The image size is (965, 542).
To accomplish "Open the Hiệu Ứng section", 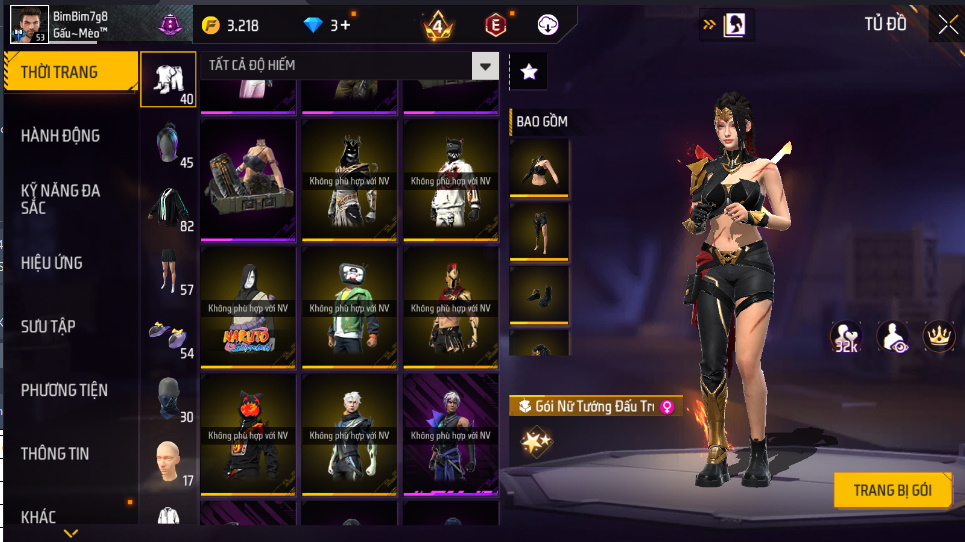I will 52,263.
